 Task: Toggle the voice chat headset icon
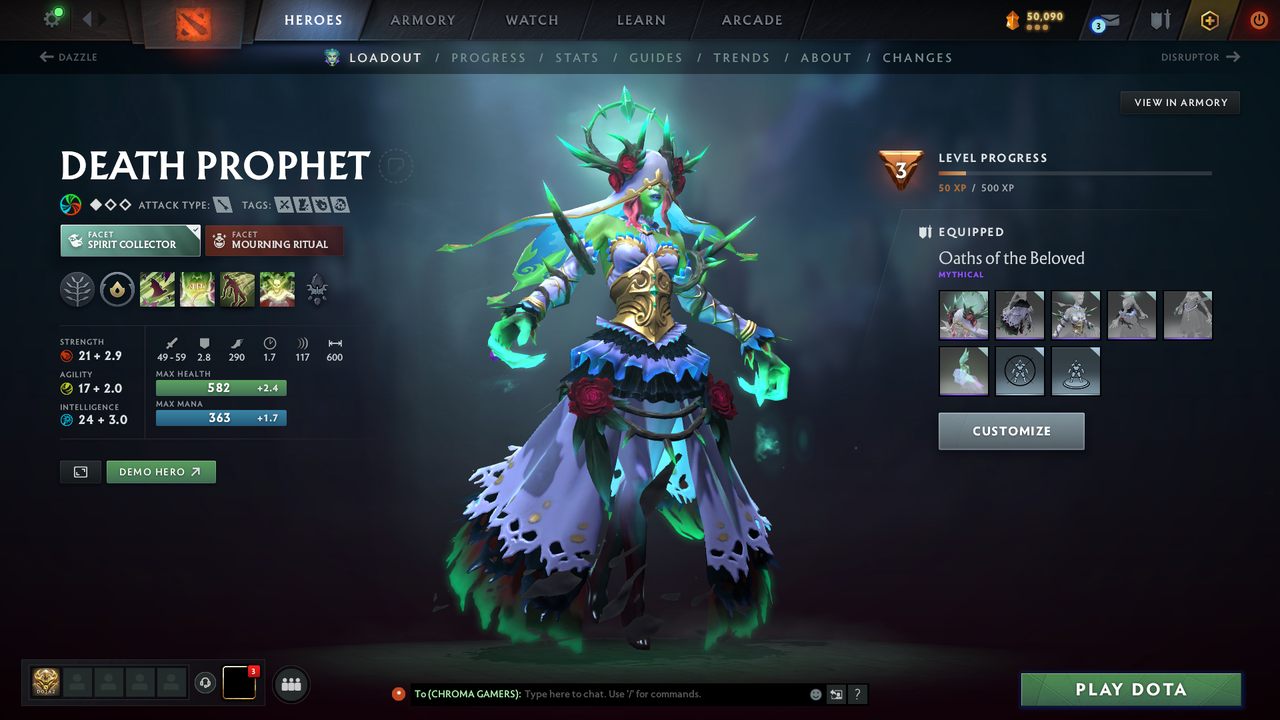click(207, 683)
